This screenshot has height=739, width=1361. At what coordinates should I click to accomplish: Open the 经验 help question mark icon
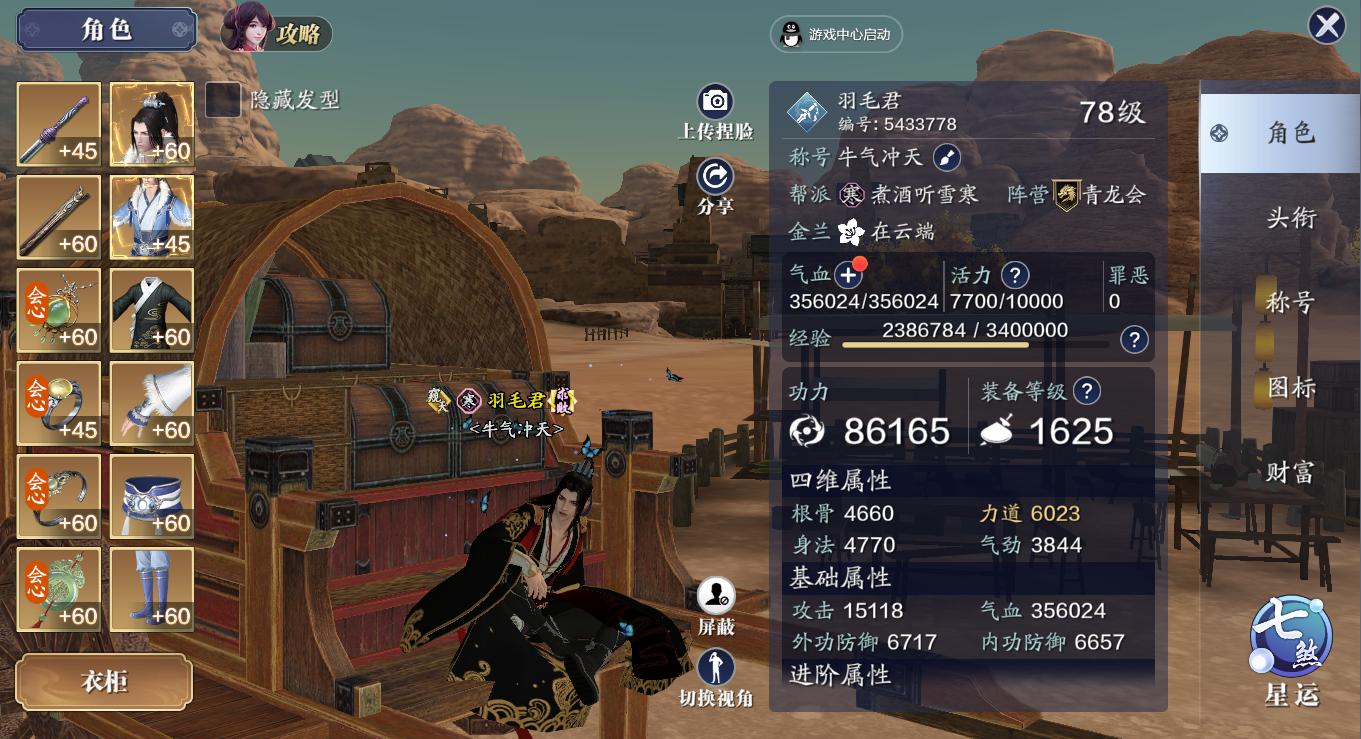coord(1133,340)
